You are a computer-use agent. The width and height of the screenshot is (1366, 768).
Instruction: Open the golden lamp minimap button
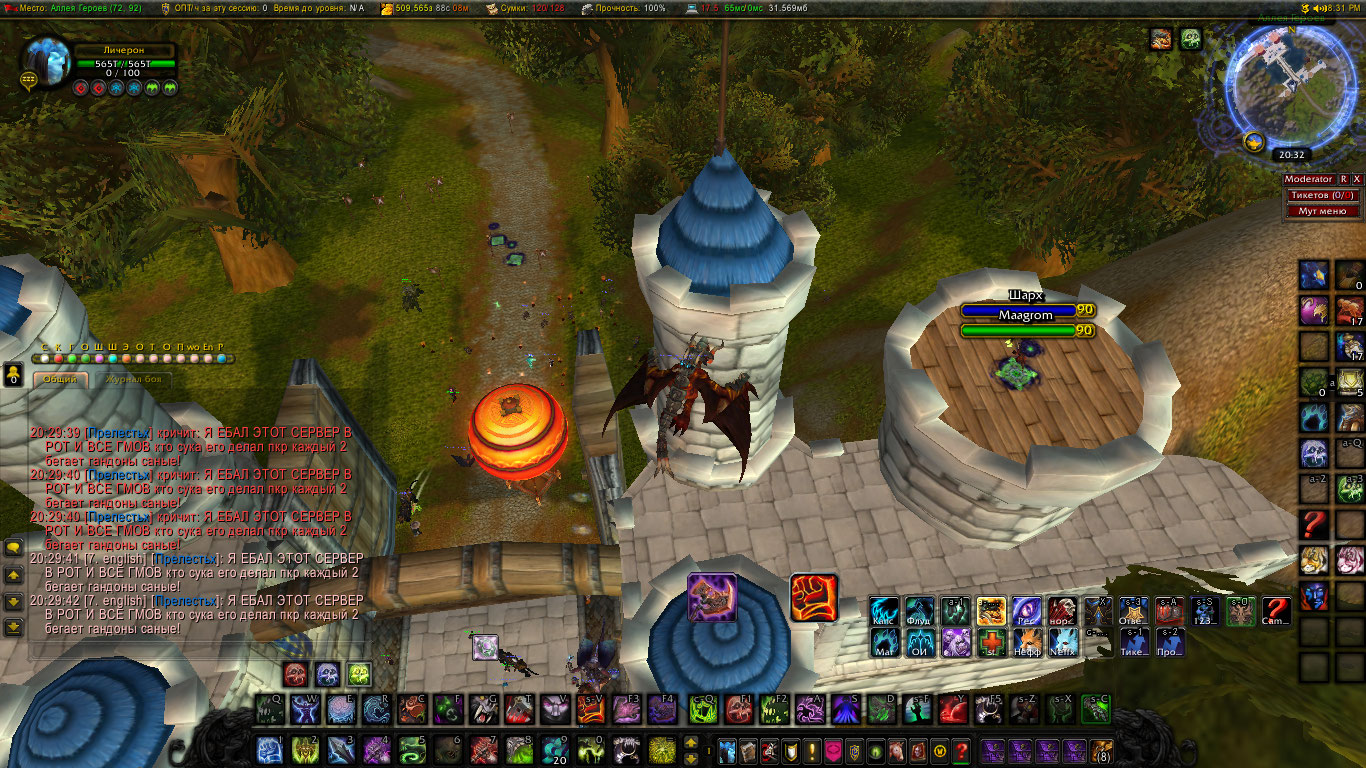(x=1252, y=141)
